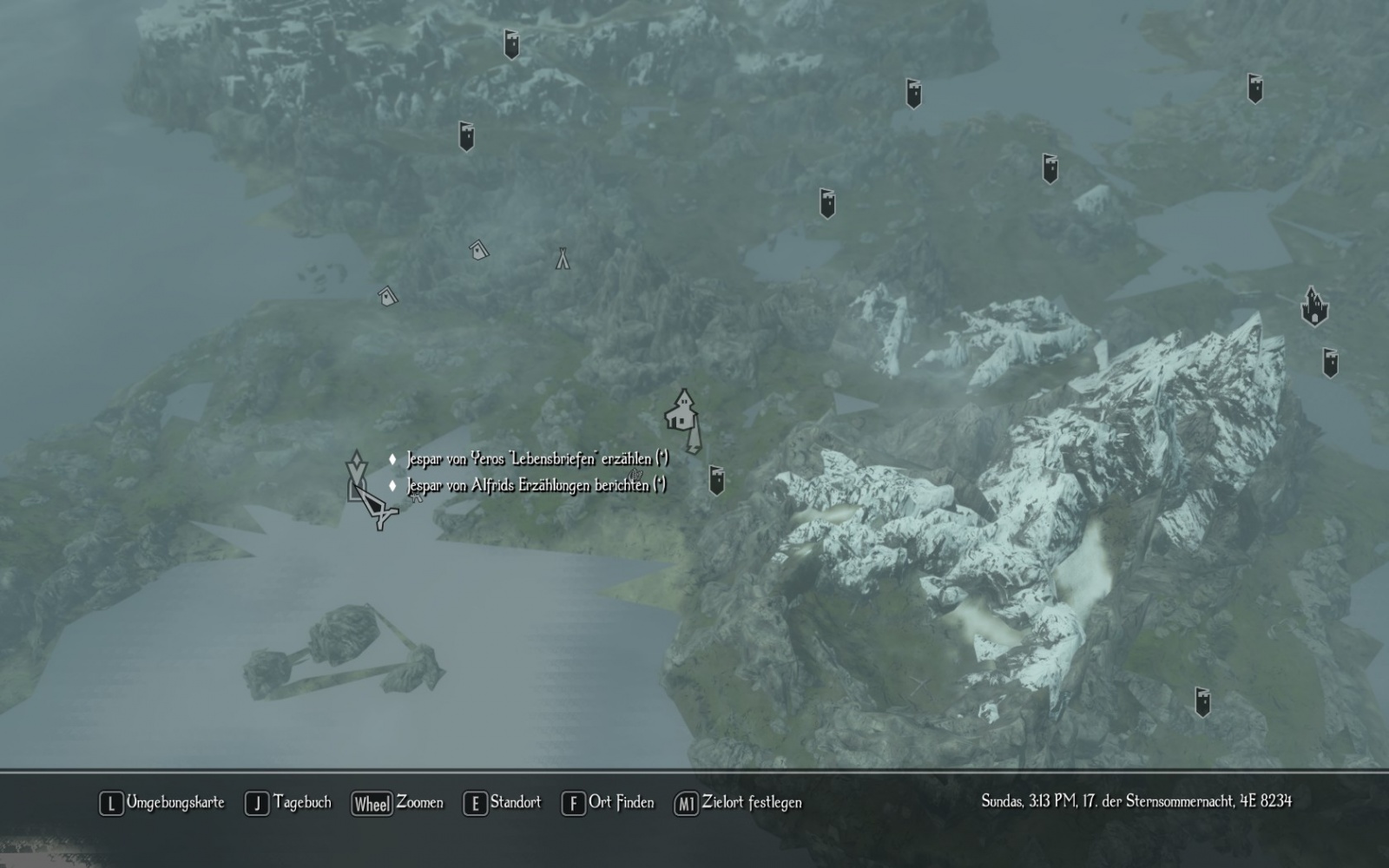Click the quest target arrow marker
Screen dimensions: 1389x868
(355, 466)
